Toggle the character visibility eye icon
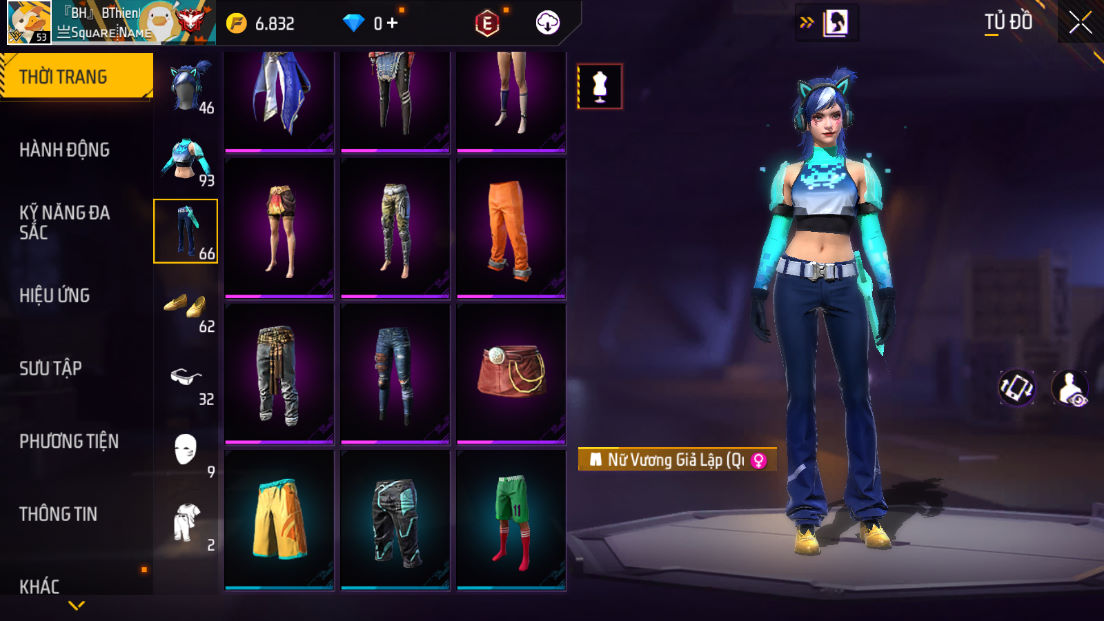This screenshot has height=621, width=1104. tap(1070, 388)
